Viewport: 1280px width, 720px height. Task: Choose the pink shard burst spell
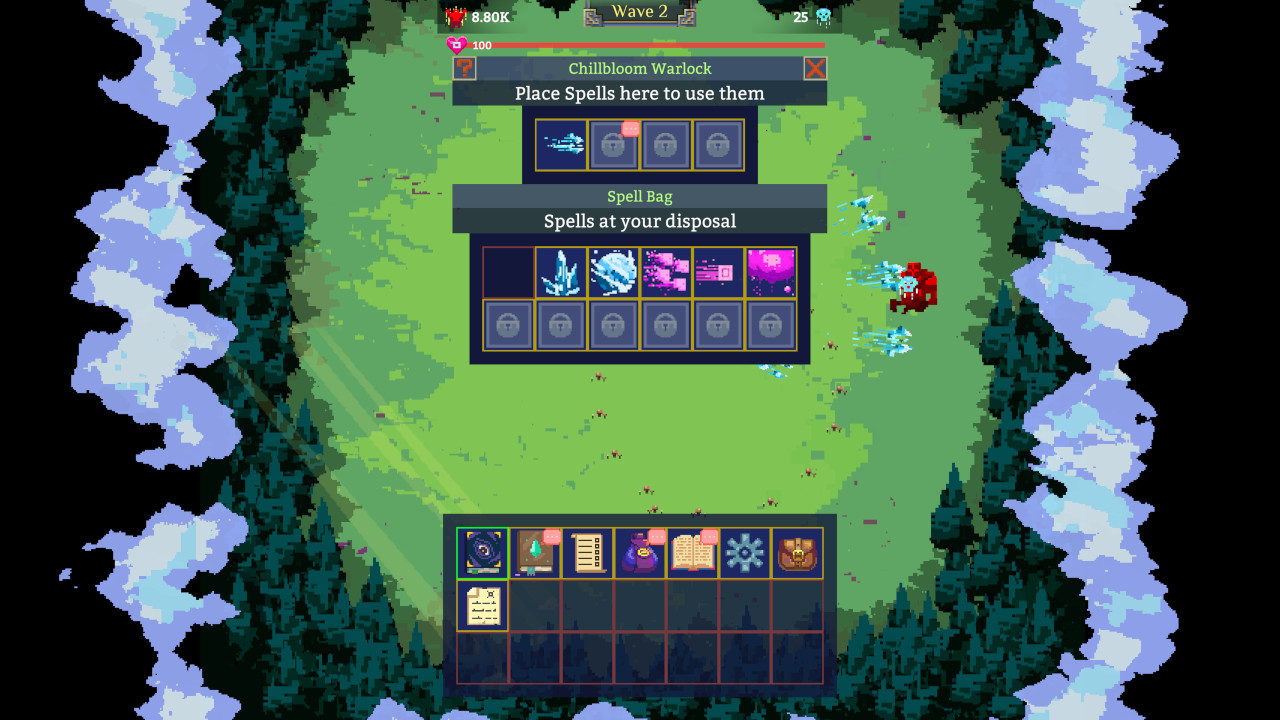pos(665,271)
